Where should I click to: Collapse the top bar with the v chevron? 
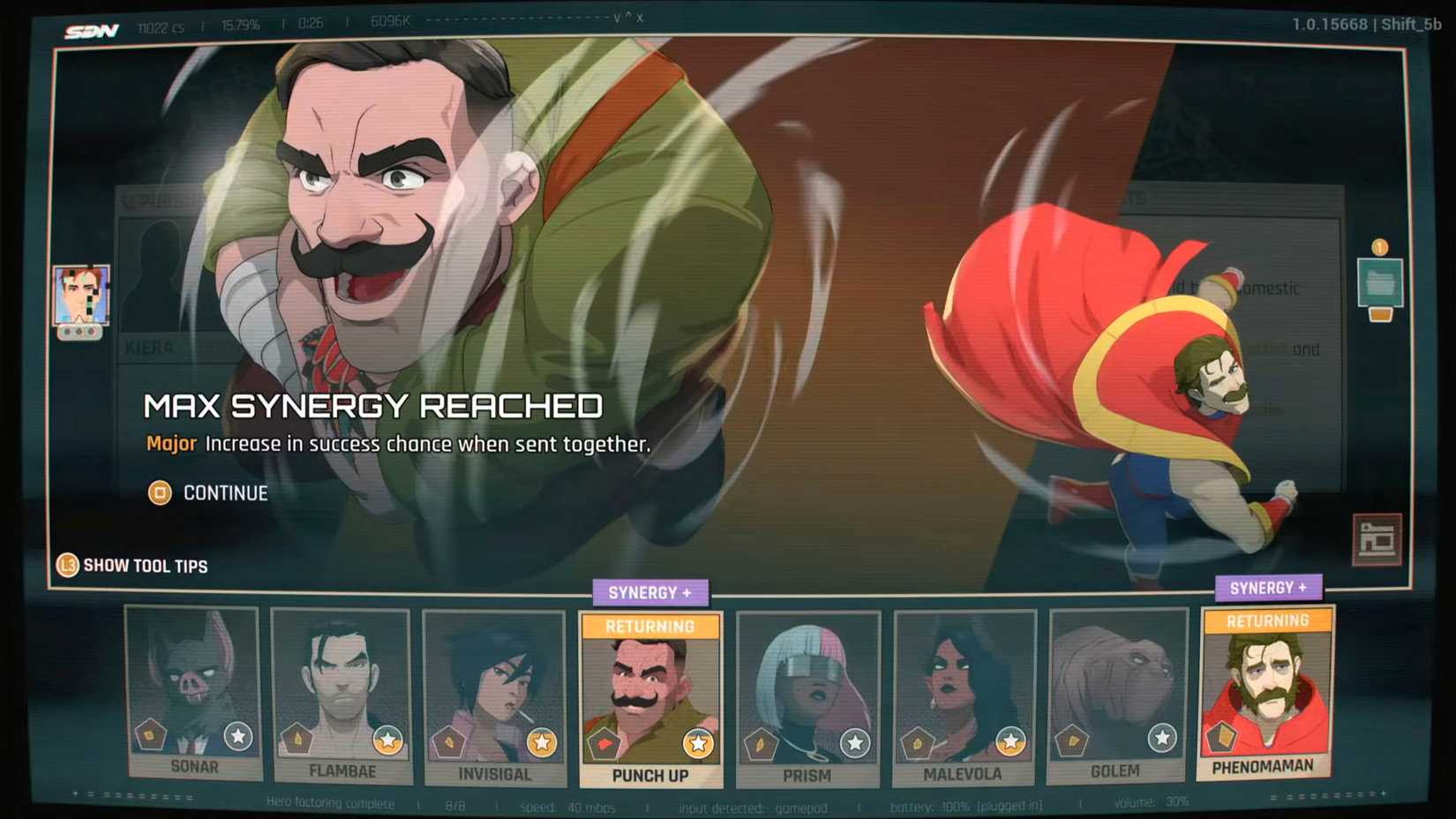coord(618,19)
